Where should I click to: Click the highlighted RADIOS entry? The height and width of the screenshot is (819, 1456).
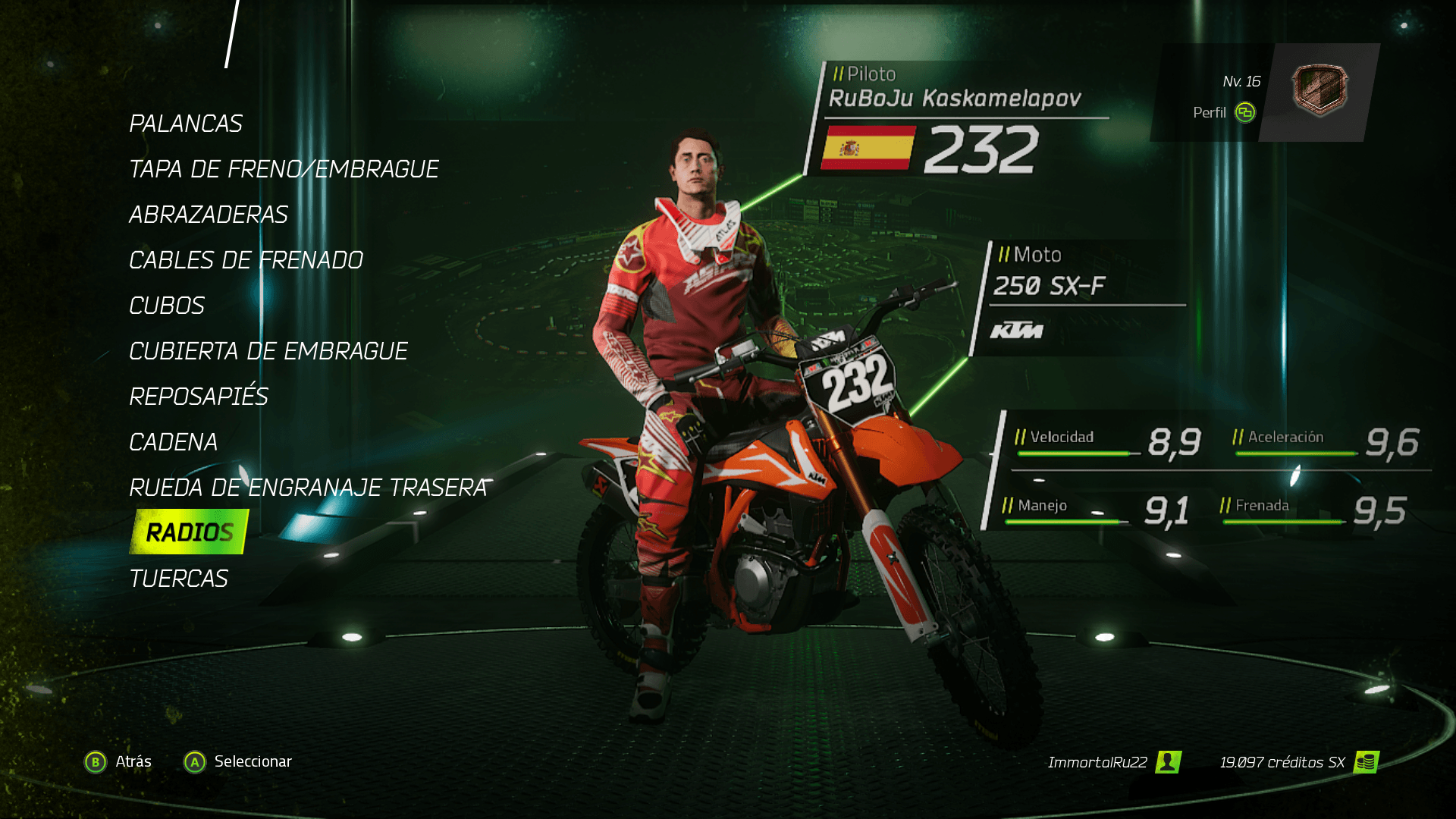190,532
